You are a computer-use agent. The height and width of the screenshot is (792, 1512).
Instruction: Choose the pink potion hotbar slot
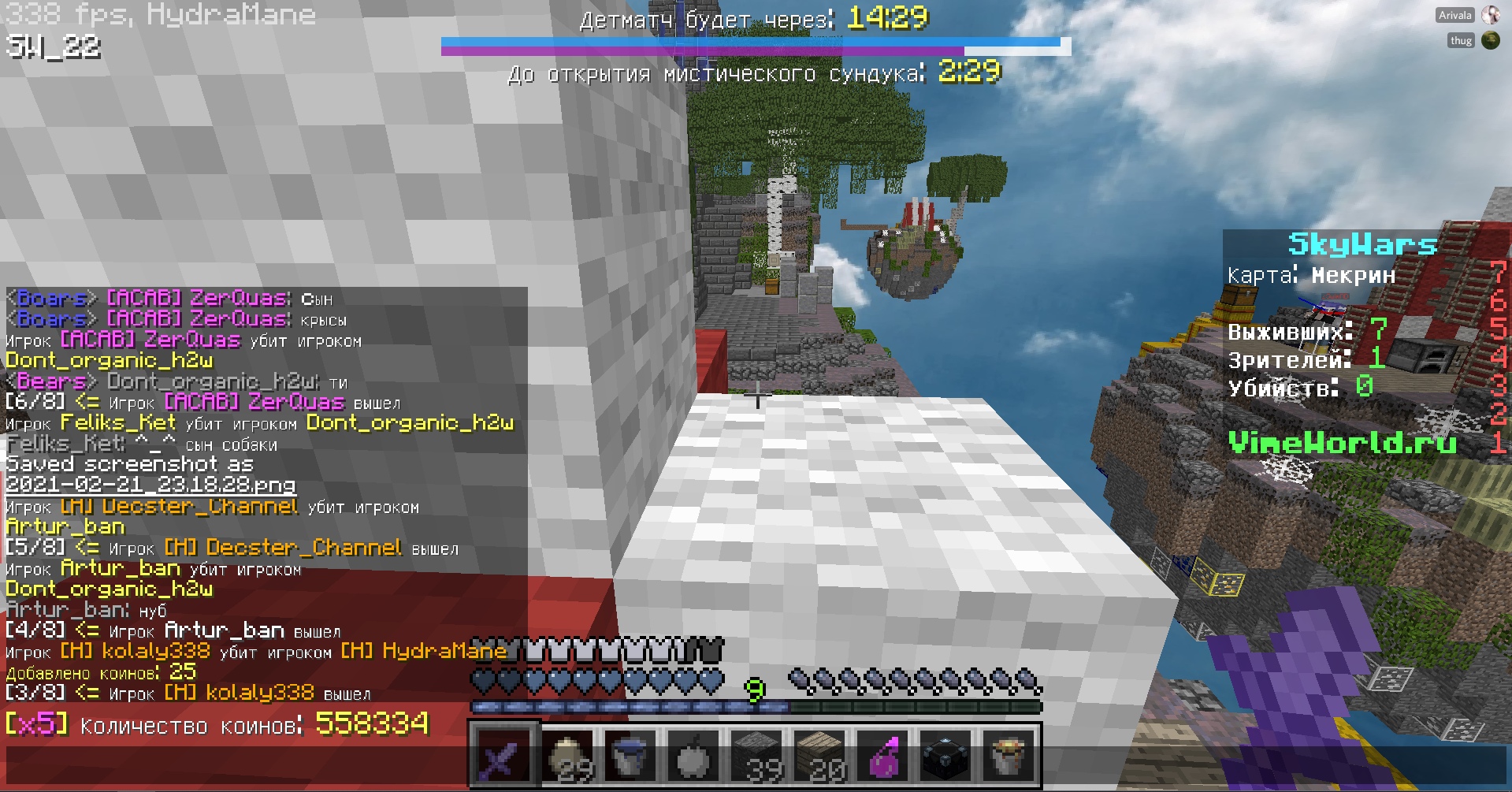coord(882,756)
